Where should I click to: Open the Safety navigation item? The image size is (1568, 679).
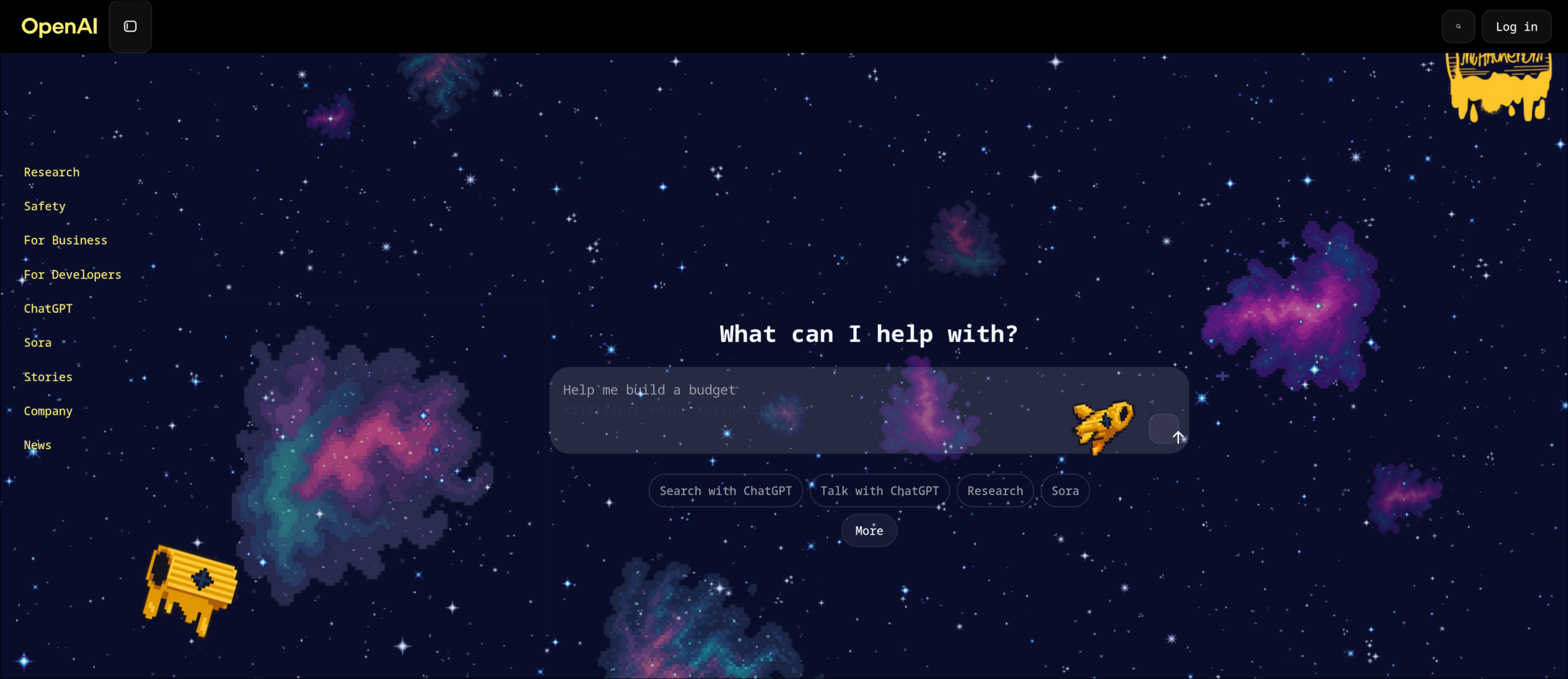[44, 206]
